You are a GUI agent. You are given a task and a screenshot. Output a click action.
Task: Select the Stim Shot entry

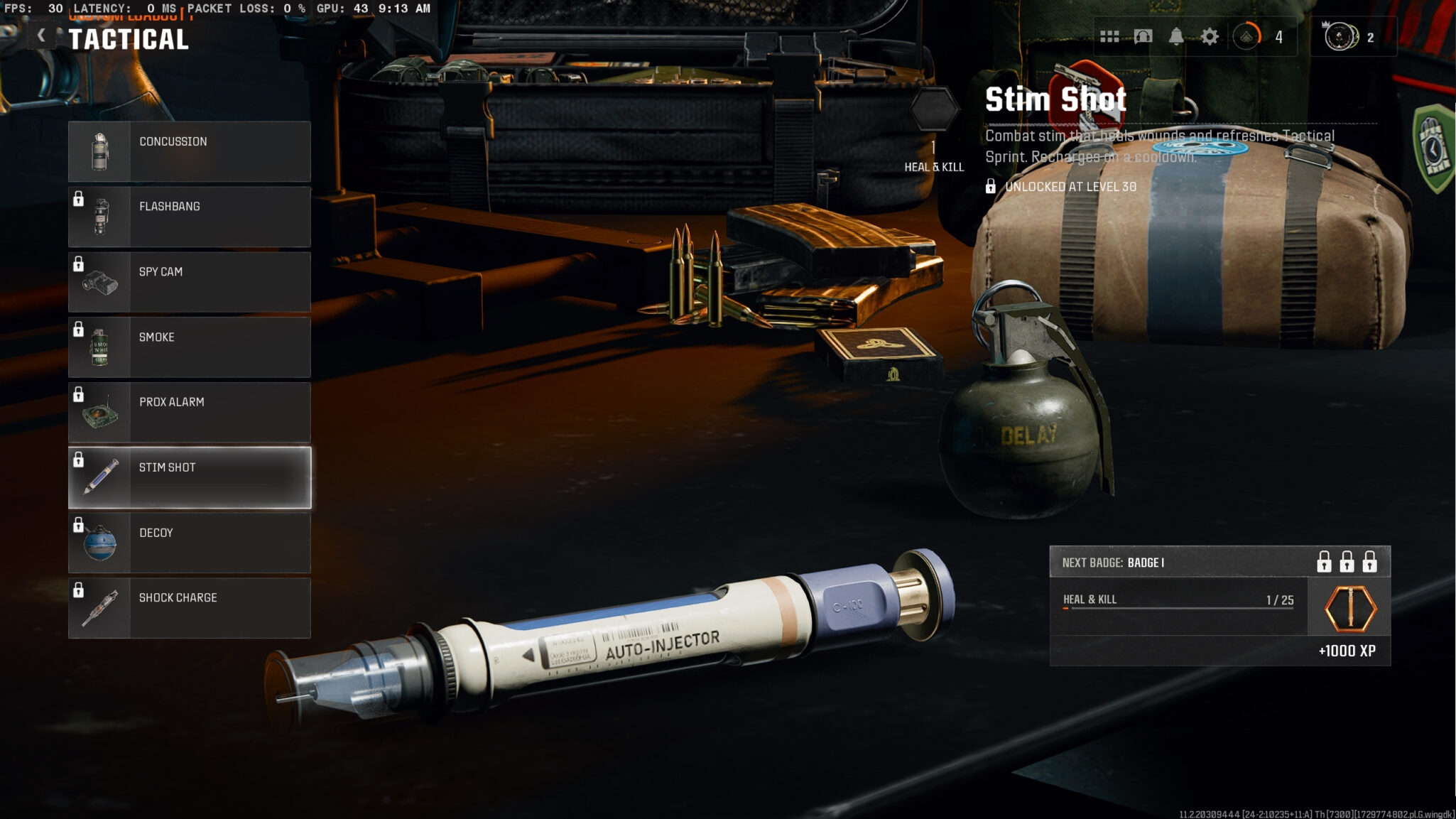pyautogui.click(x=189, y=477)
